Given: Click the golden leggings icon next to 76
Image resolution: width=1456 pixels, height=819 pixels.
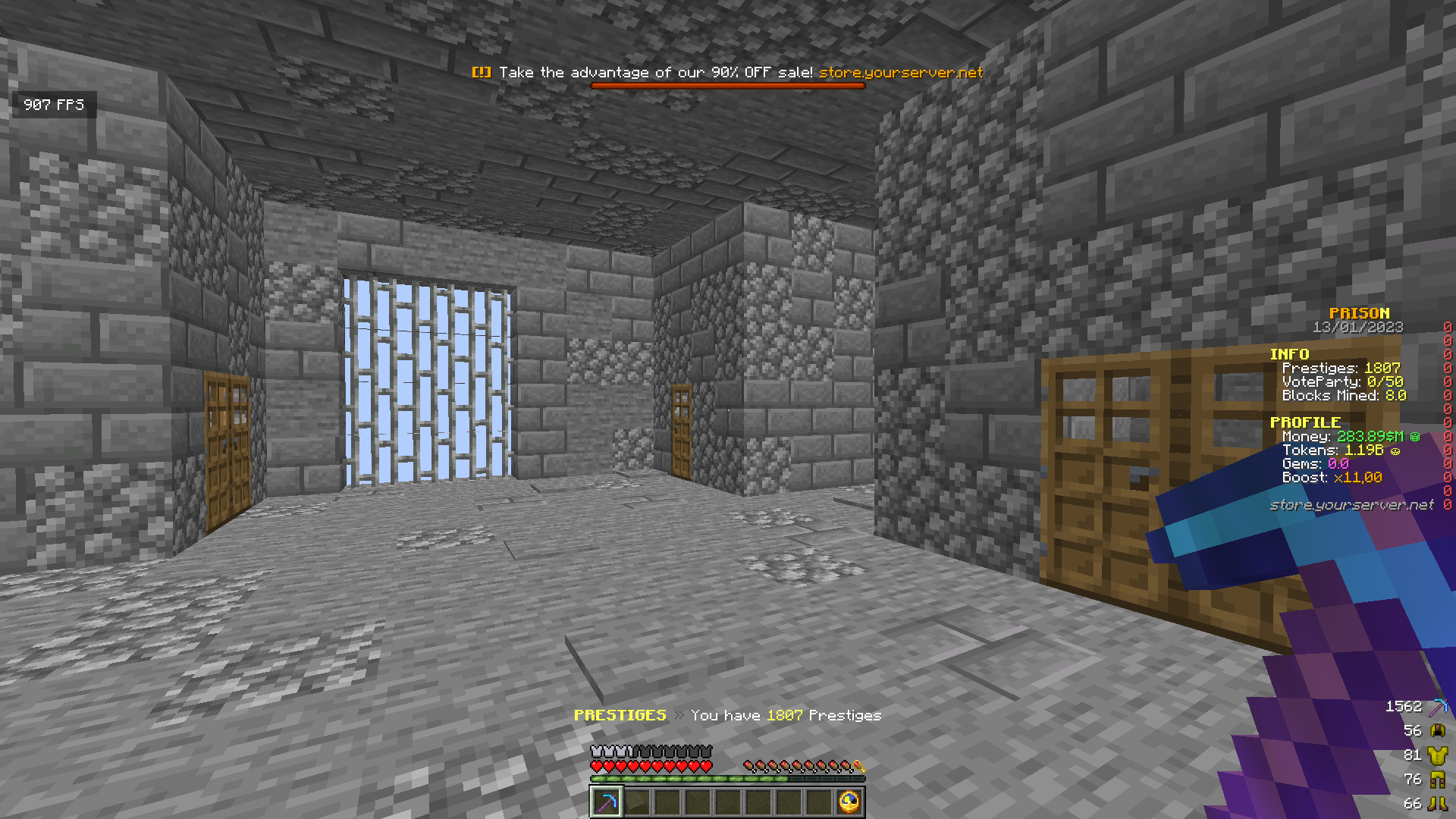Looking at the screenshot, I should pyautogui.click(x=1439, y=779).
